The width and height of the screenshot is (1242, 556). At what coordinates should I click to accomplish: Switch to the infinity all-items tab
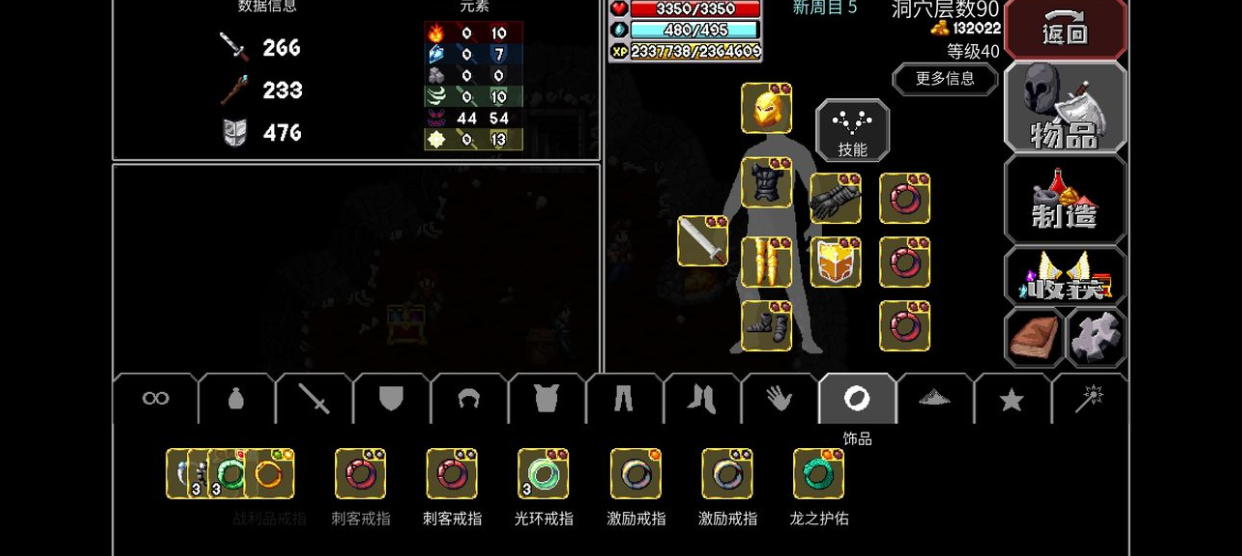click(156, 399)
